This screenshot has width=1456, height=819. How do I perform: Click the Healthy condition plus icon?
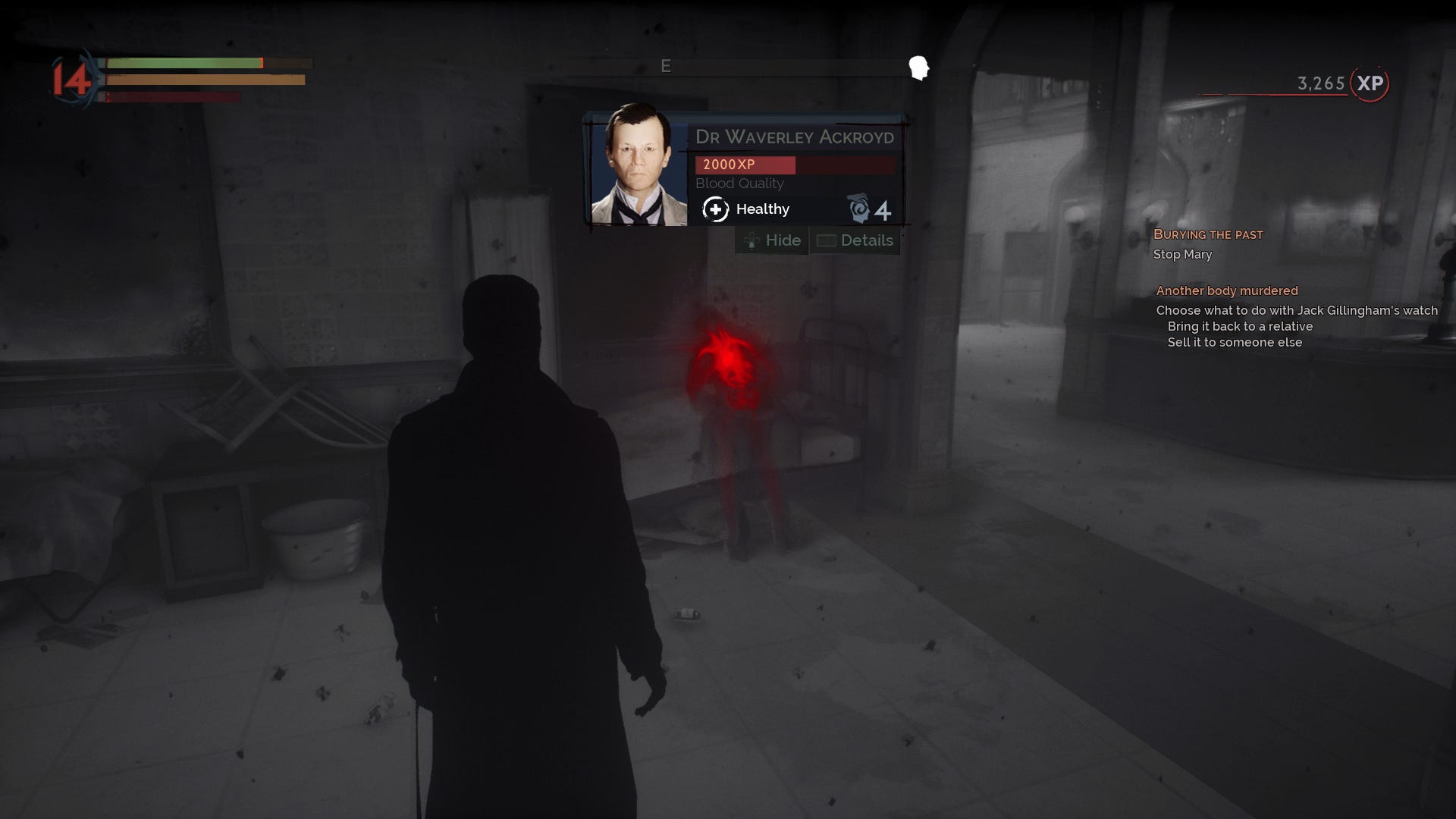tap(716, 209)
